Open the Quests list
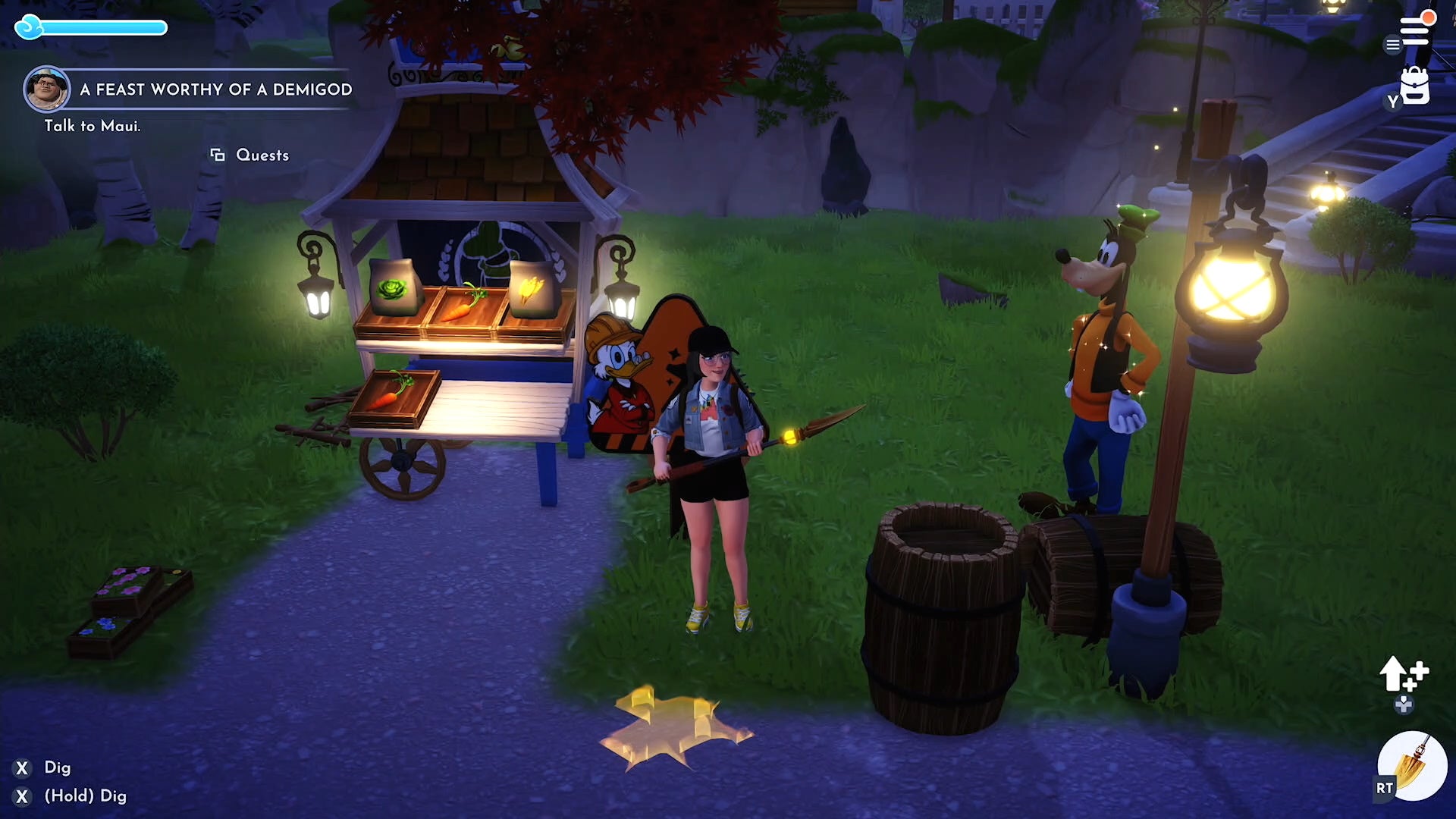1456x819 pixels. click(261, 155)
